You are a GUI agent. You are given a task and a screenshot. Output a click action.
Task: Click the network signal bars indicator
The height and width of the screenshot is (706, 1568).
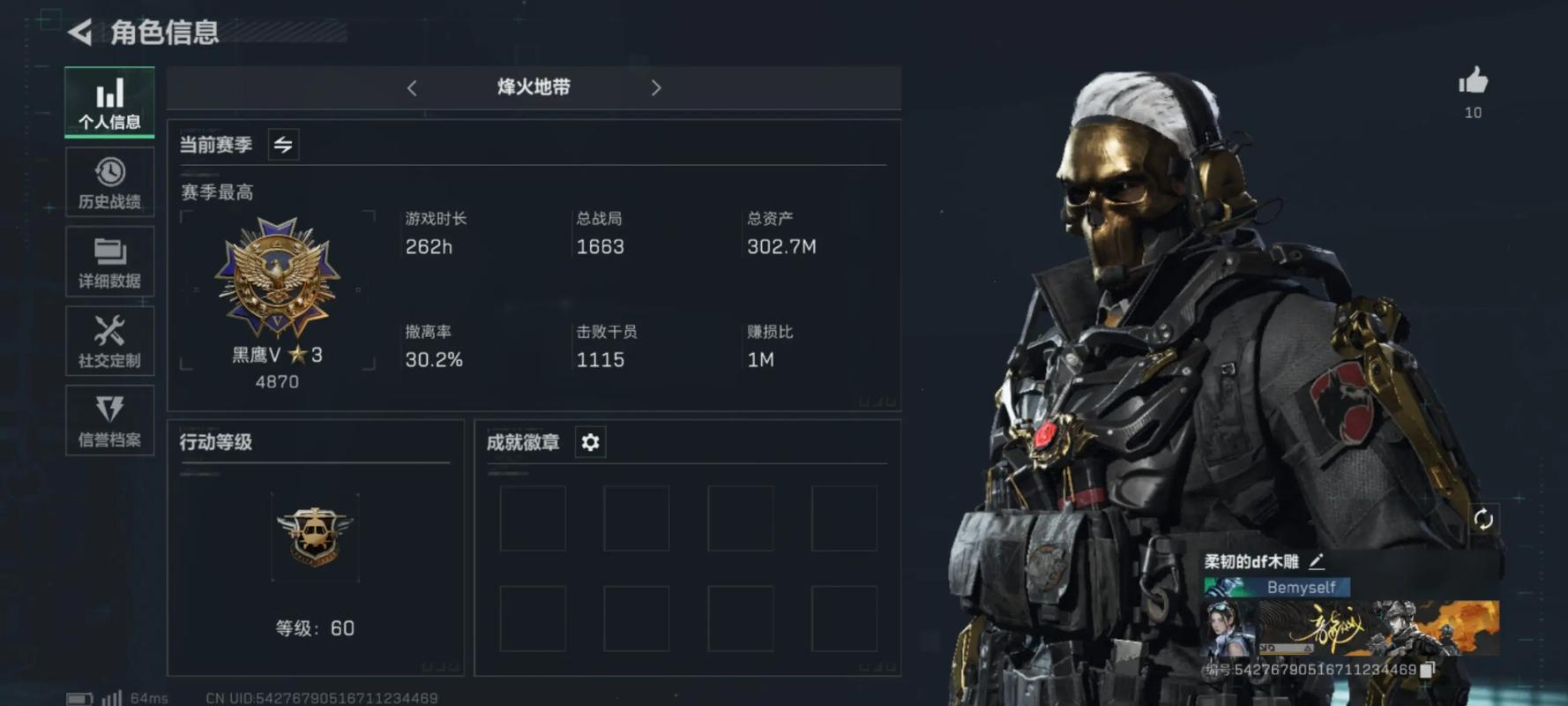pyautogui.click(x=115, y=696)
